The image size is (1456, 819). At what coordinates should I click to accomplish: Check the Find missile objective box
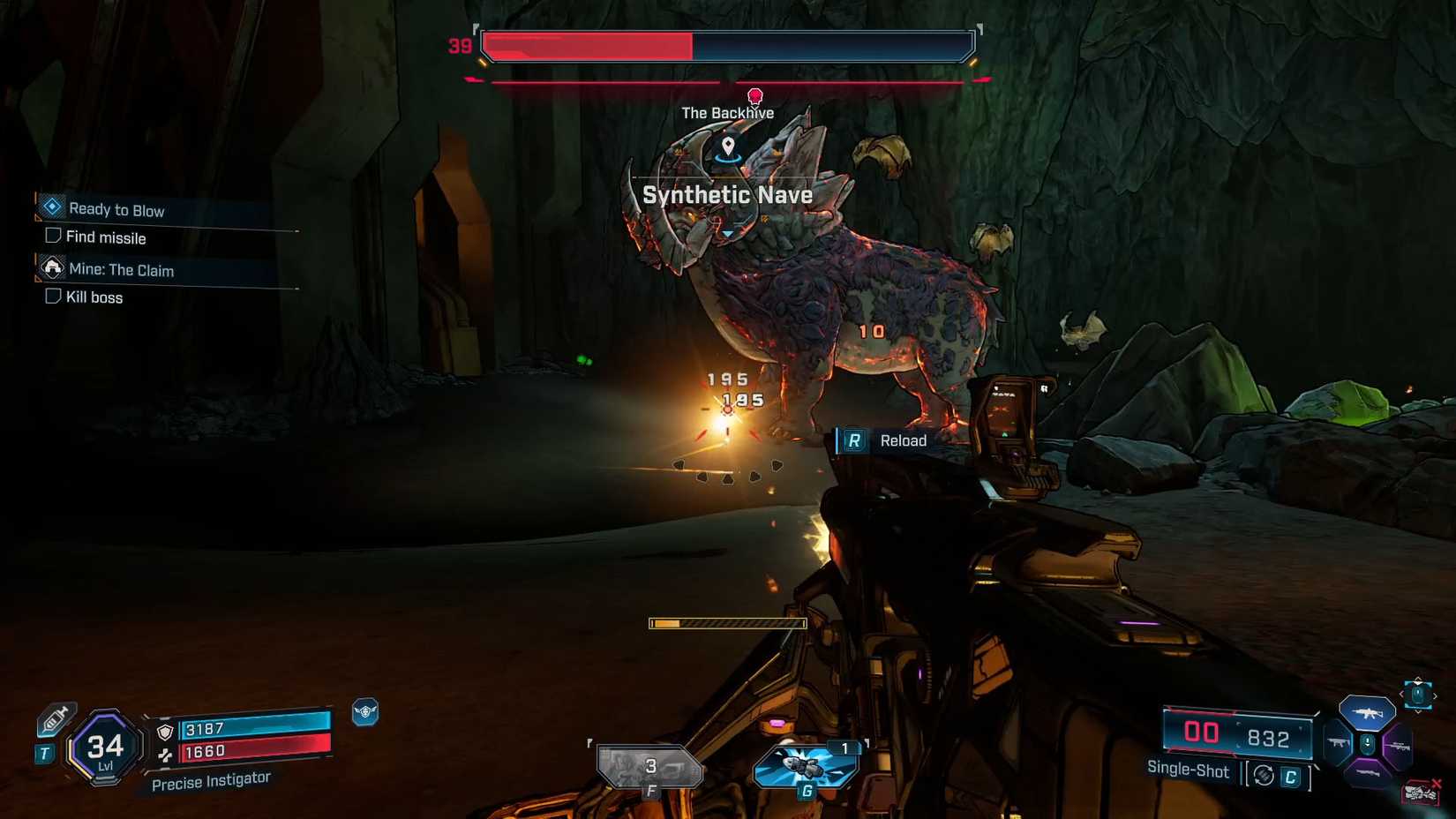pos(53,237)
